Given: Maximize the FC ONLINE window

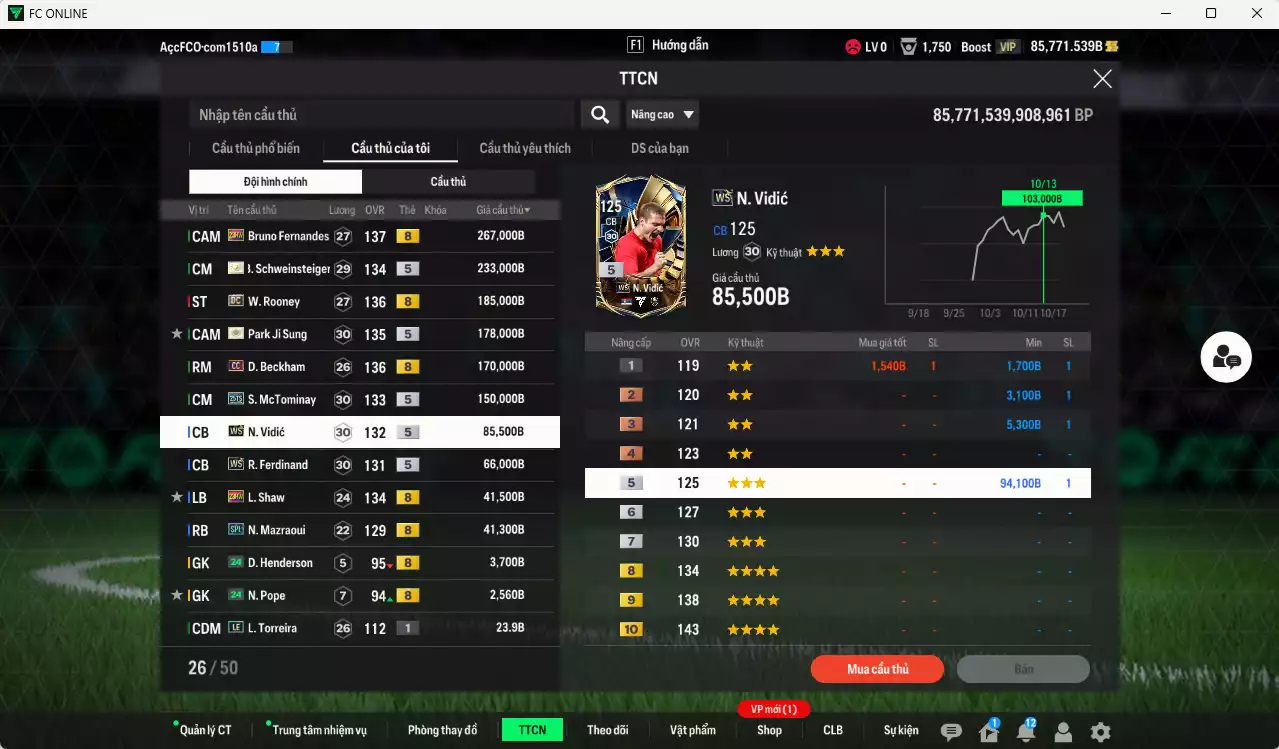Looking at the screenshot, I should [x=1211, y=13].
